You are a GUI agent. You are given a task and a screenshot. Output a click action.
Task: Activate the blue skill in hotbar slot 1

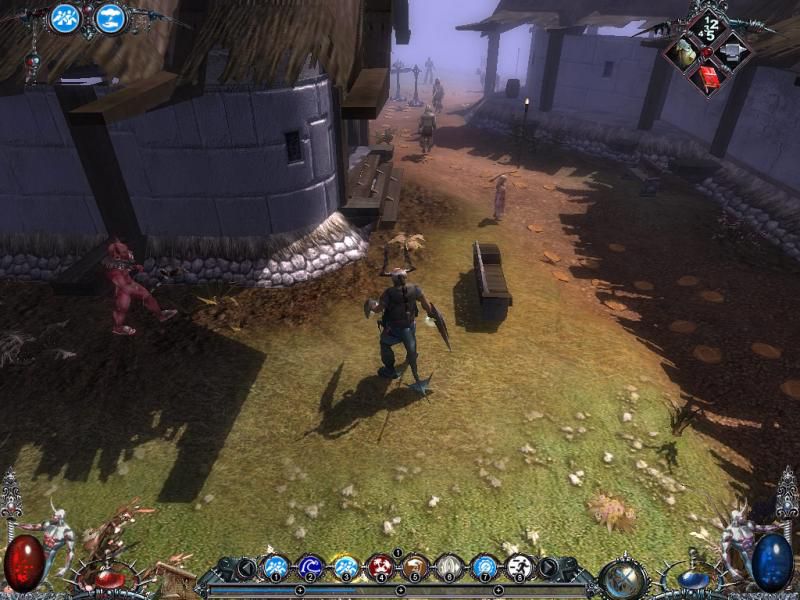pyautogui.click(x=275, y=568)
